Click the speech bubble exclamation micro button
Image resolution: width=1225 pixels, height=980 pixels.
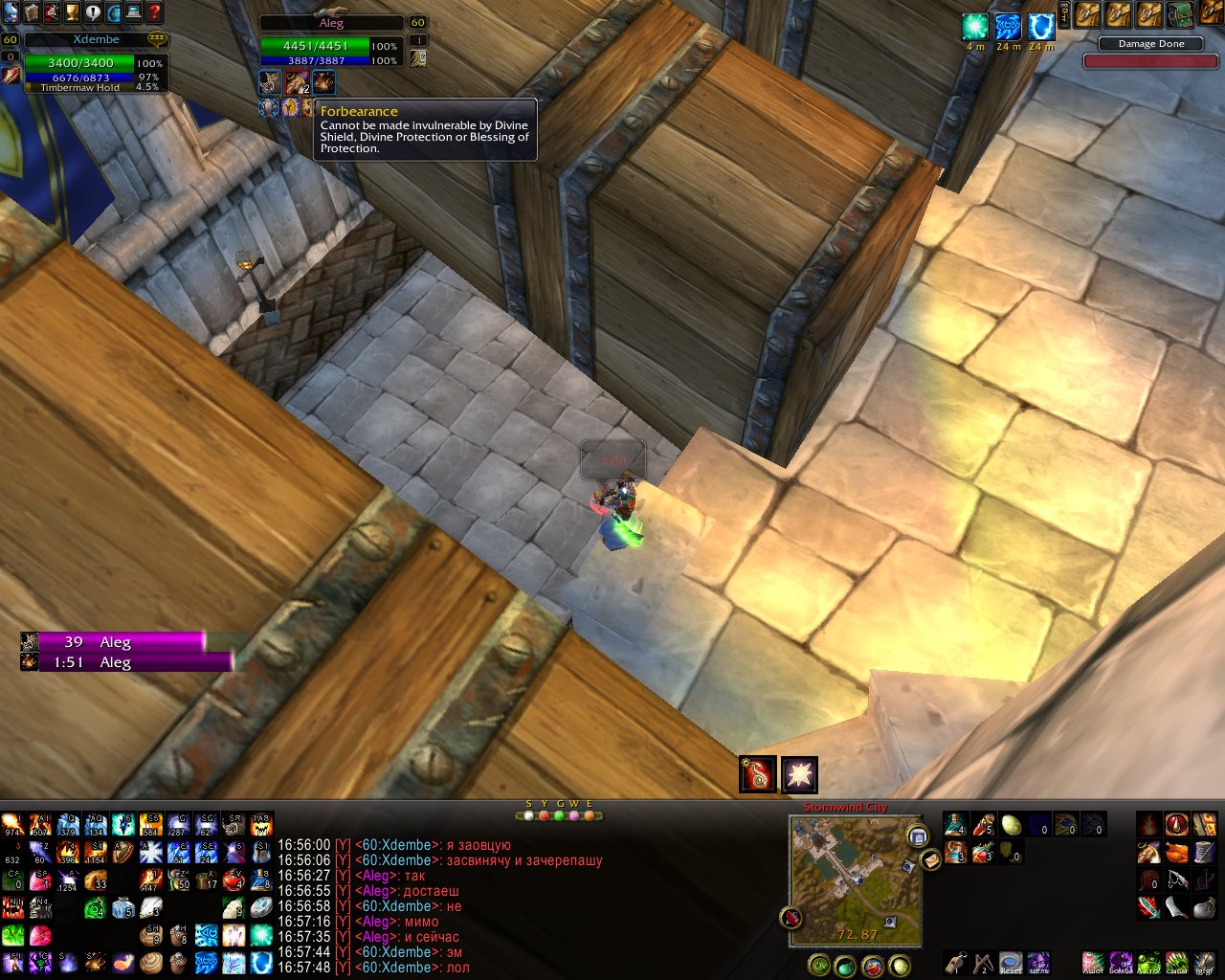click(x=93, y=12)
